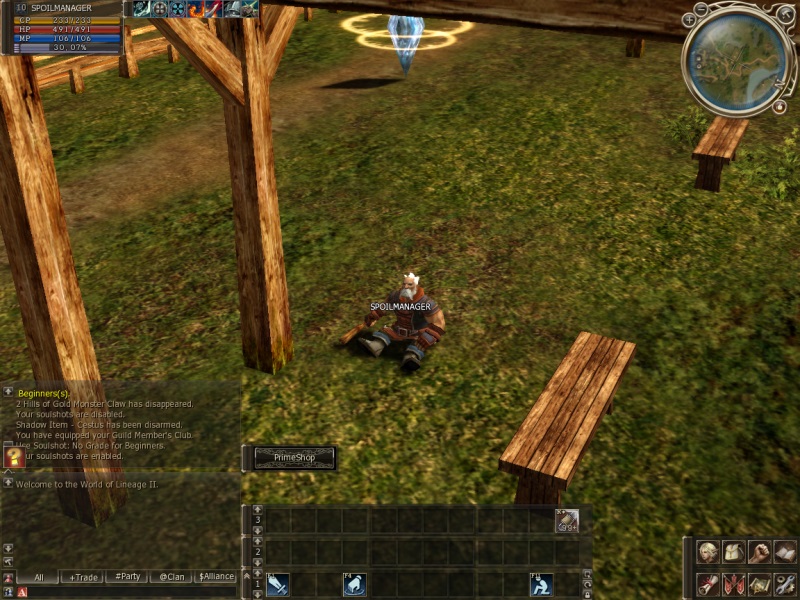
Task: Open the actions fist icon
Action: point(759,552)
